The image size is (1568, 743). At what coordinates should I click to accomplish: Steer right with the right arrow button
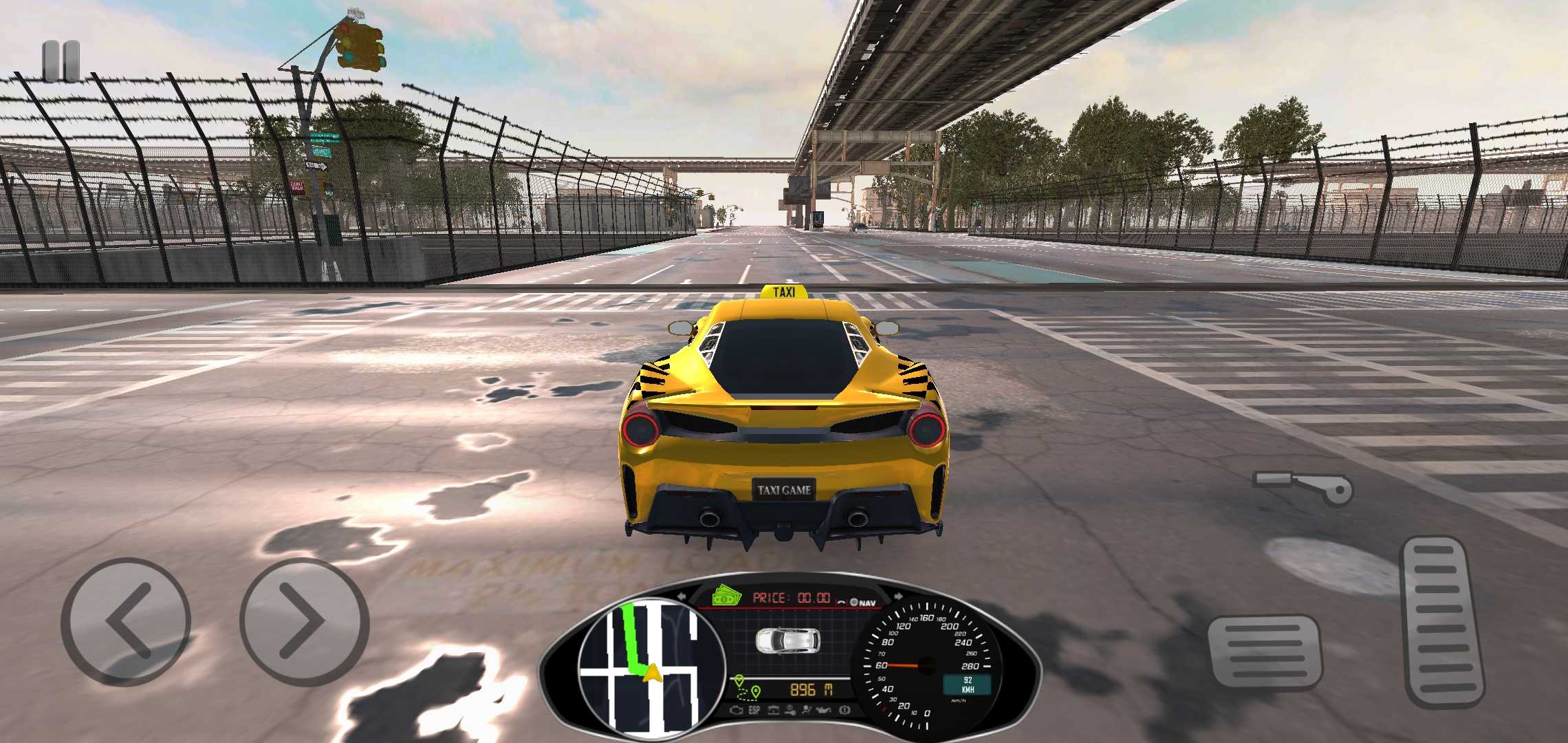[305, 621]
